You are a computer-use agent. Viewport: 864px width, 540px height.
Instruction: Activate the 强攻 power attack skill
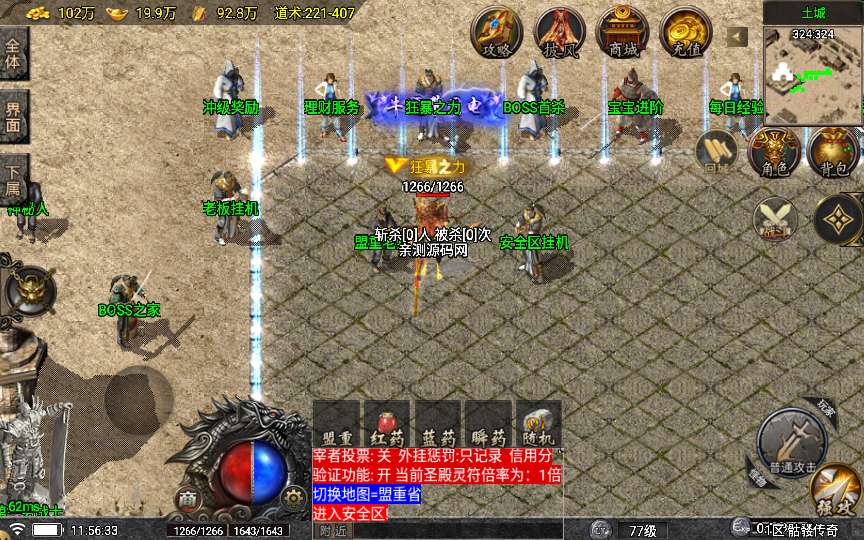pos(835,493)
